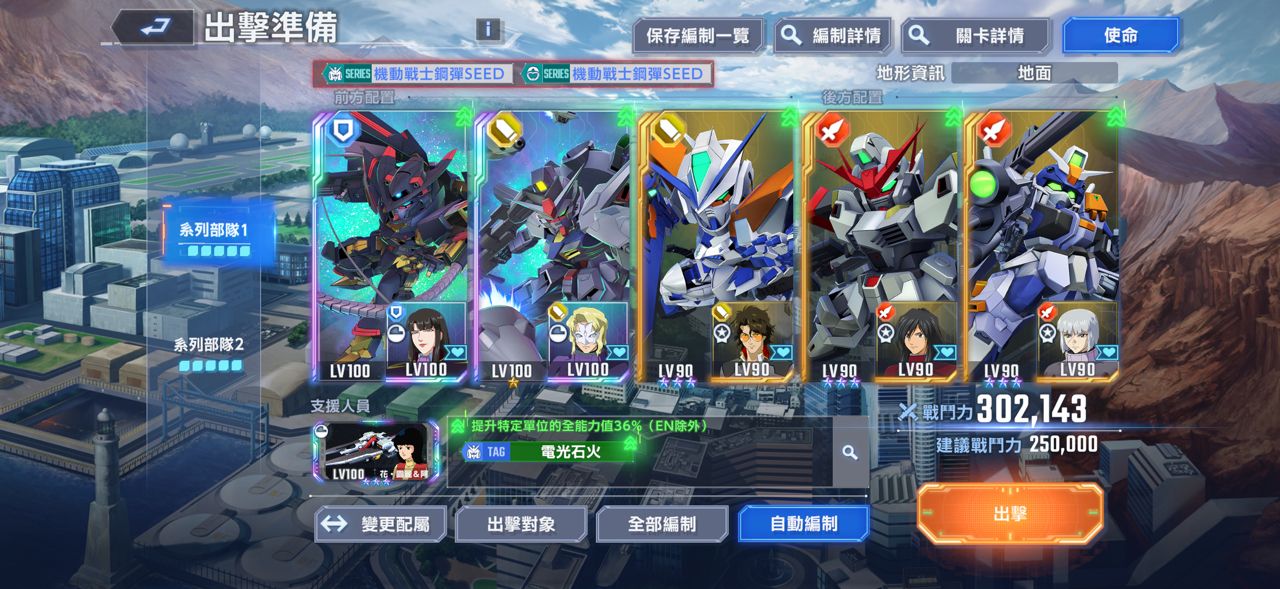Open 保存編制一覽 saved formations list

697,36
